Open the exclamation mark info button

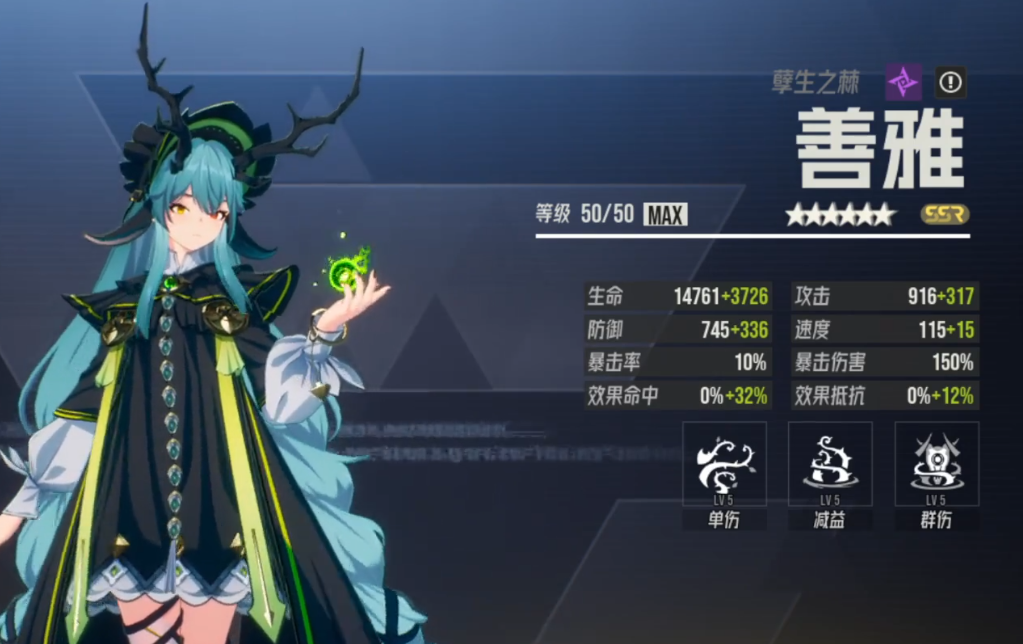(950, 82)
